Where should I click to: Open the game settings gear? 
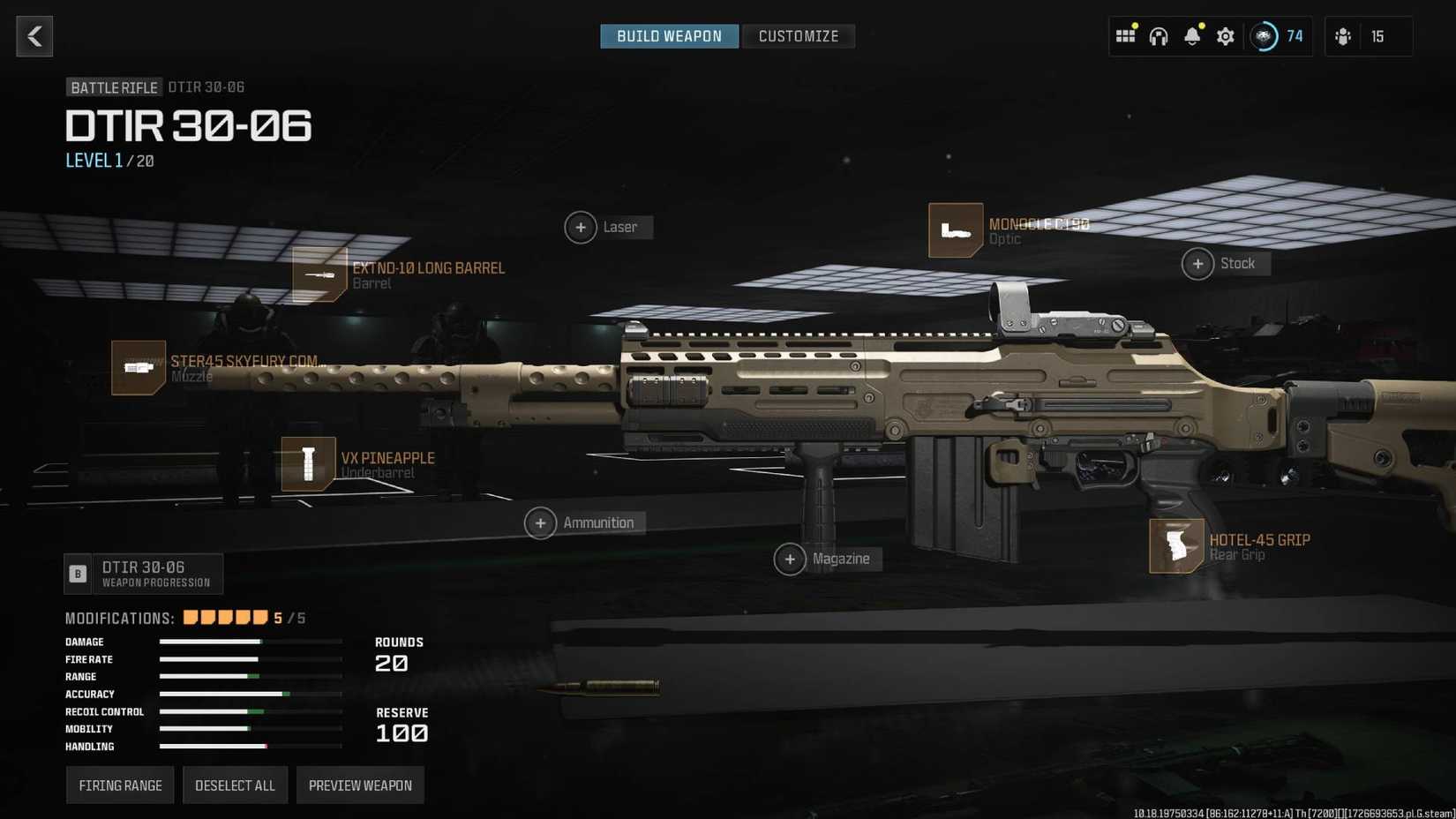pos(1225,36)
